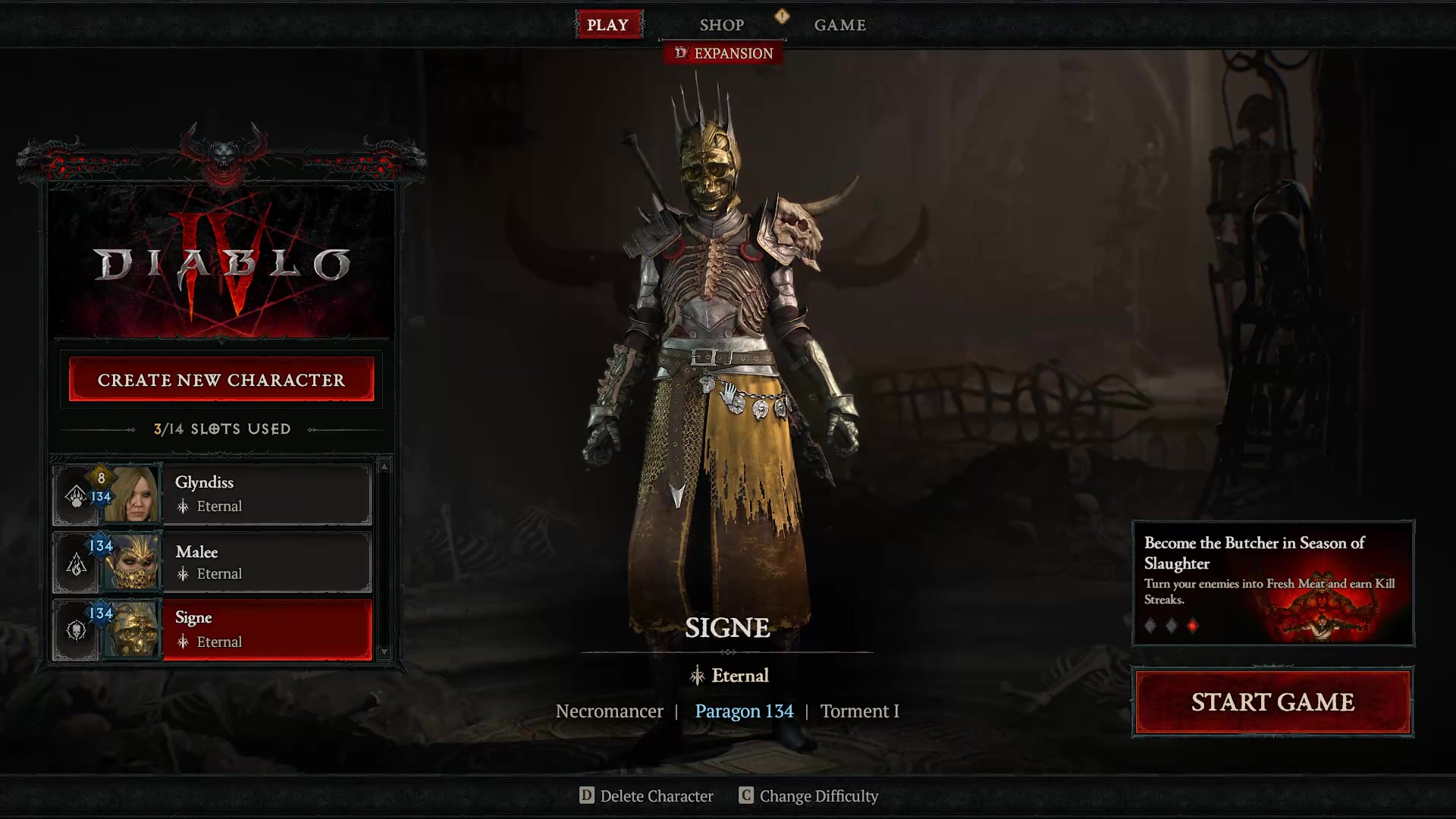This screenshot has width=1456, height=819.
Task: Switch to the Shop tab
Action: tap(721, 24)
